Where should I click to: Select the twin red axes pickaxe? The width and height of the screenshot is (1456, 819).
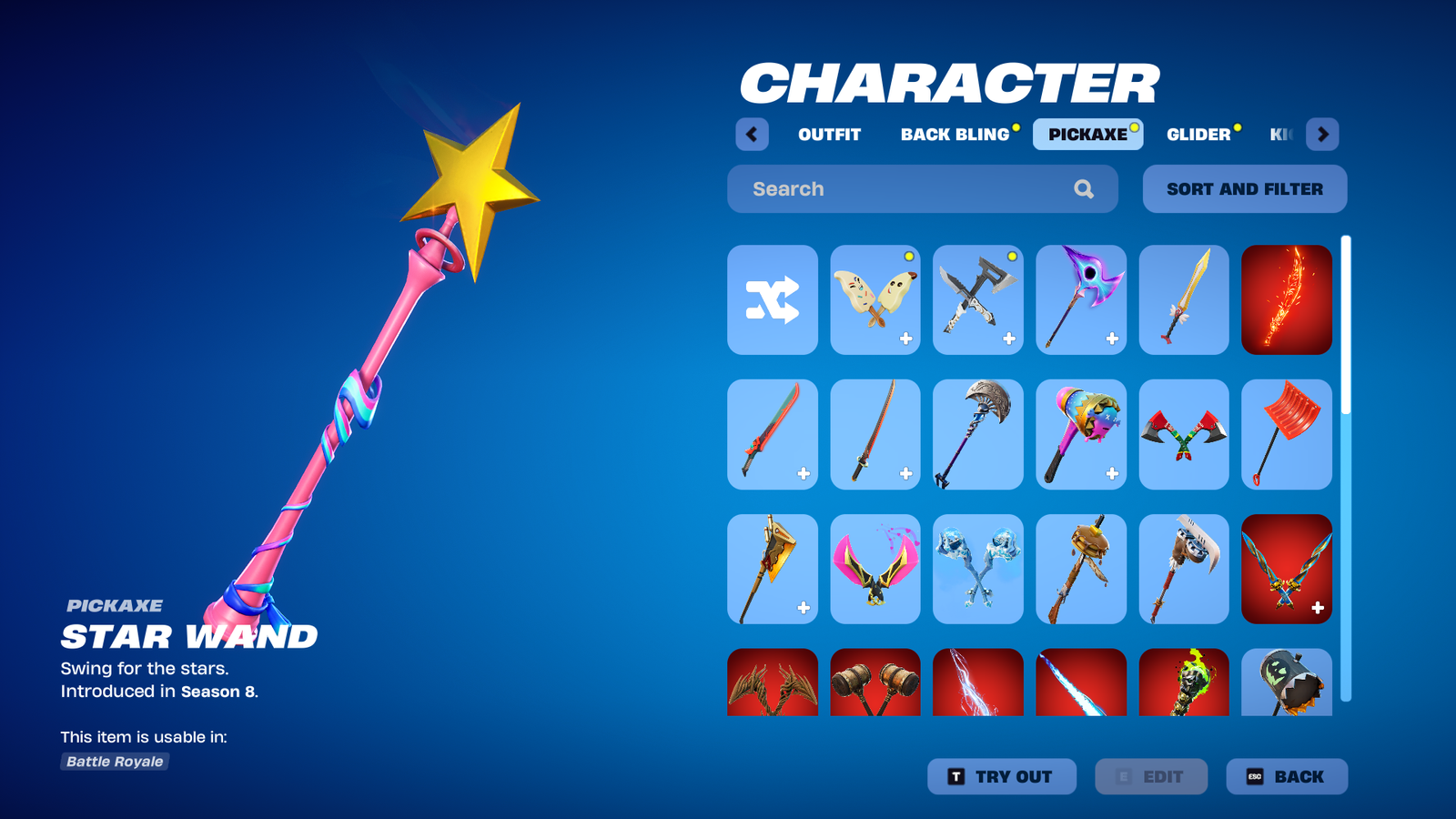click(x=1184, y=435)
